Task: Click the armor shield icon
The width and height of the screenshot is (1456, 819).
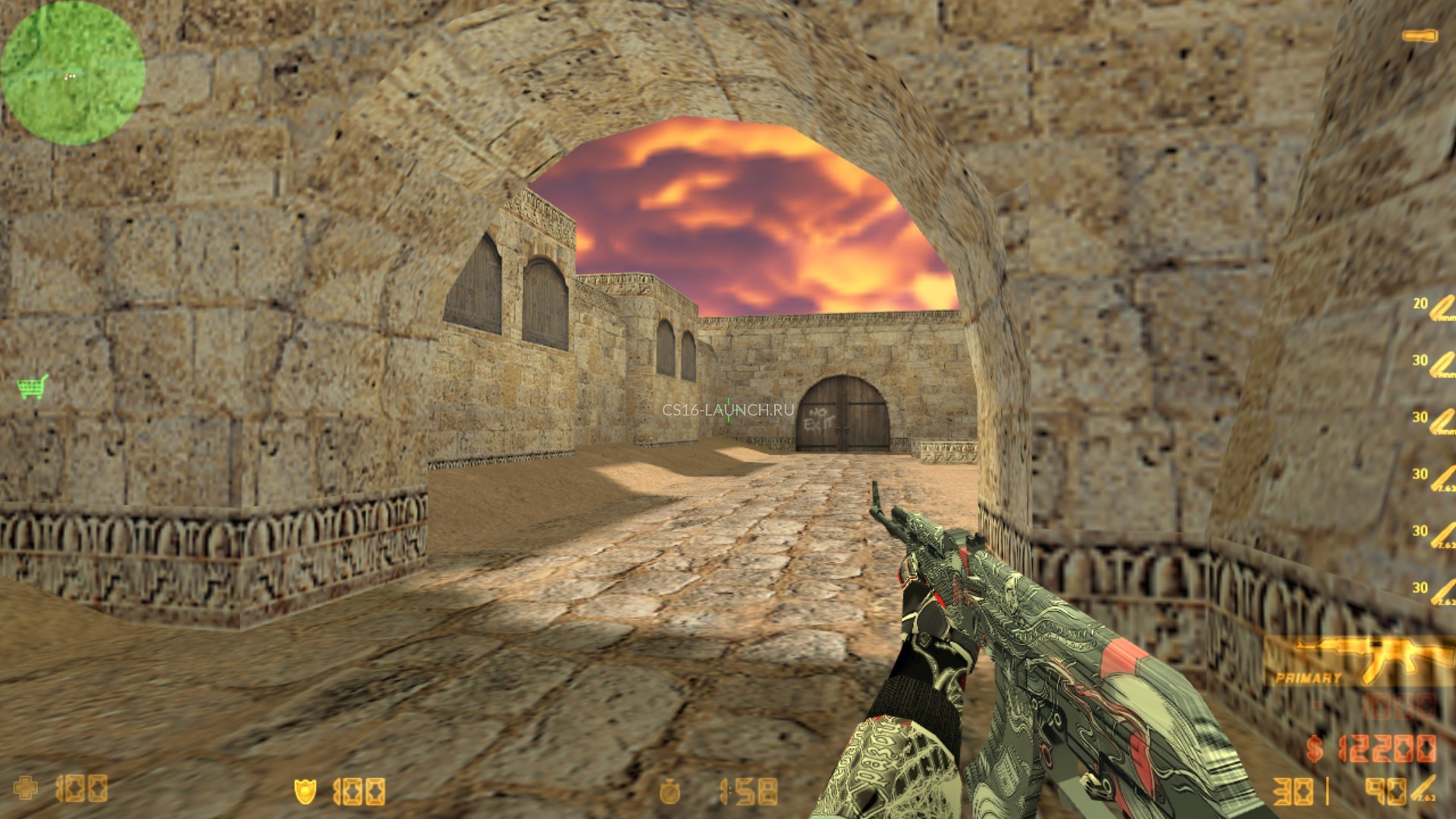Action: 304,792
